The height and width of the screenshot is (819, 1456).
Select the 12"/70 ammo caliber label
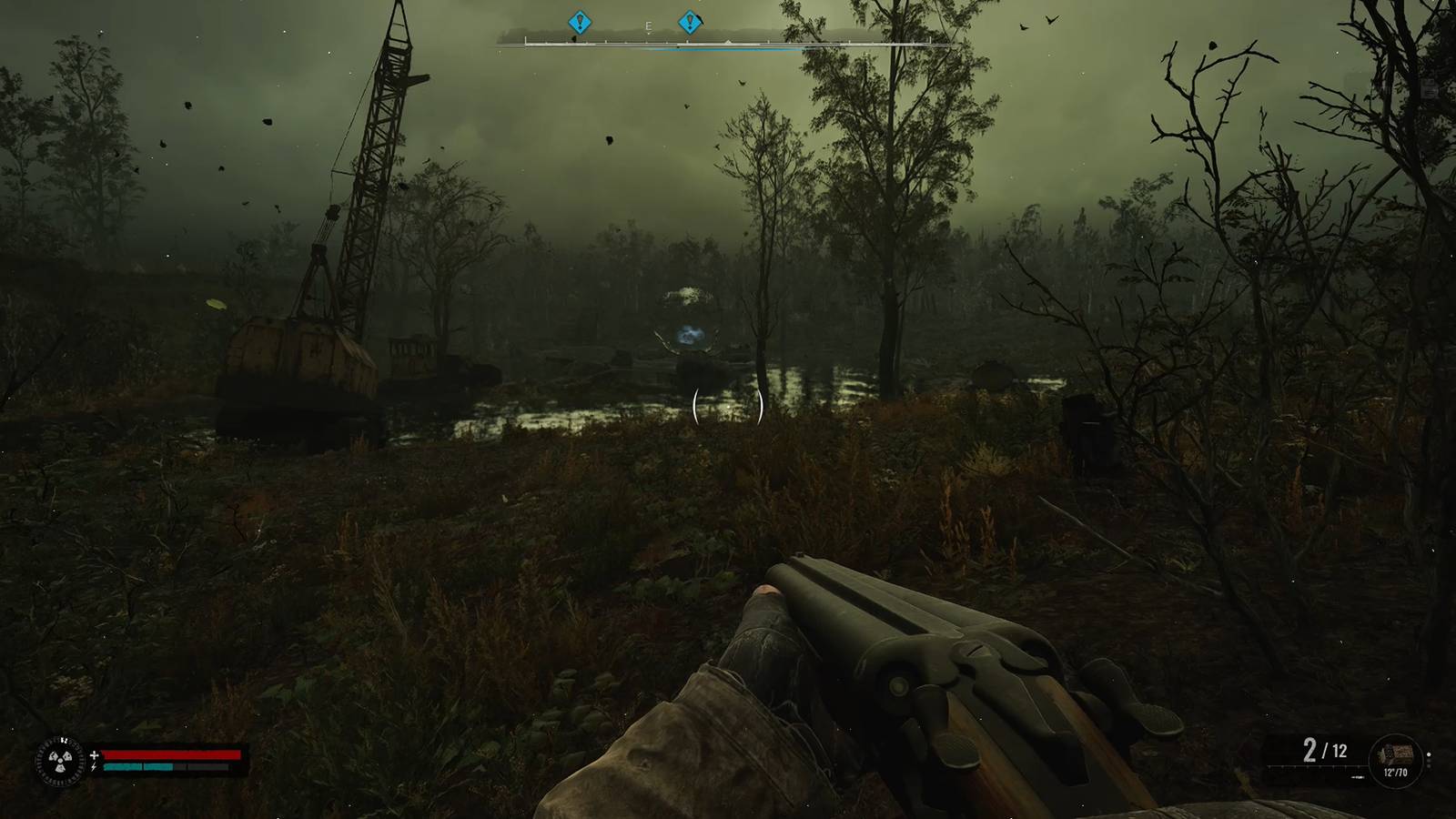point(1396,772)
